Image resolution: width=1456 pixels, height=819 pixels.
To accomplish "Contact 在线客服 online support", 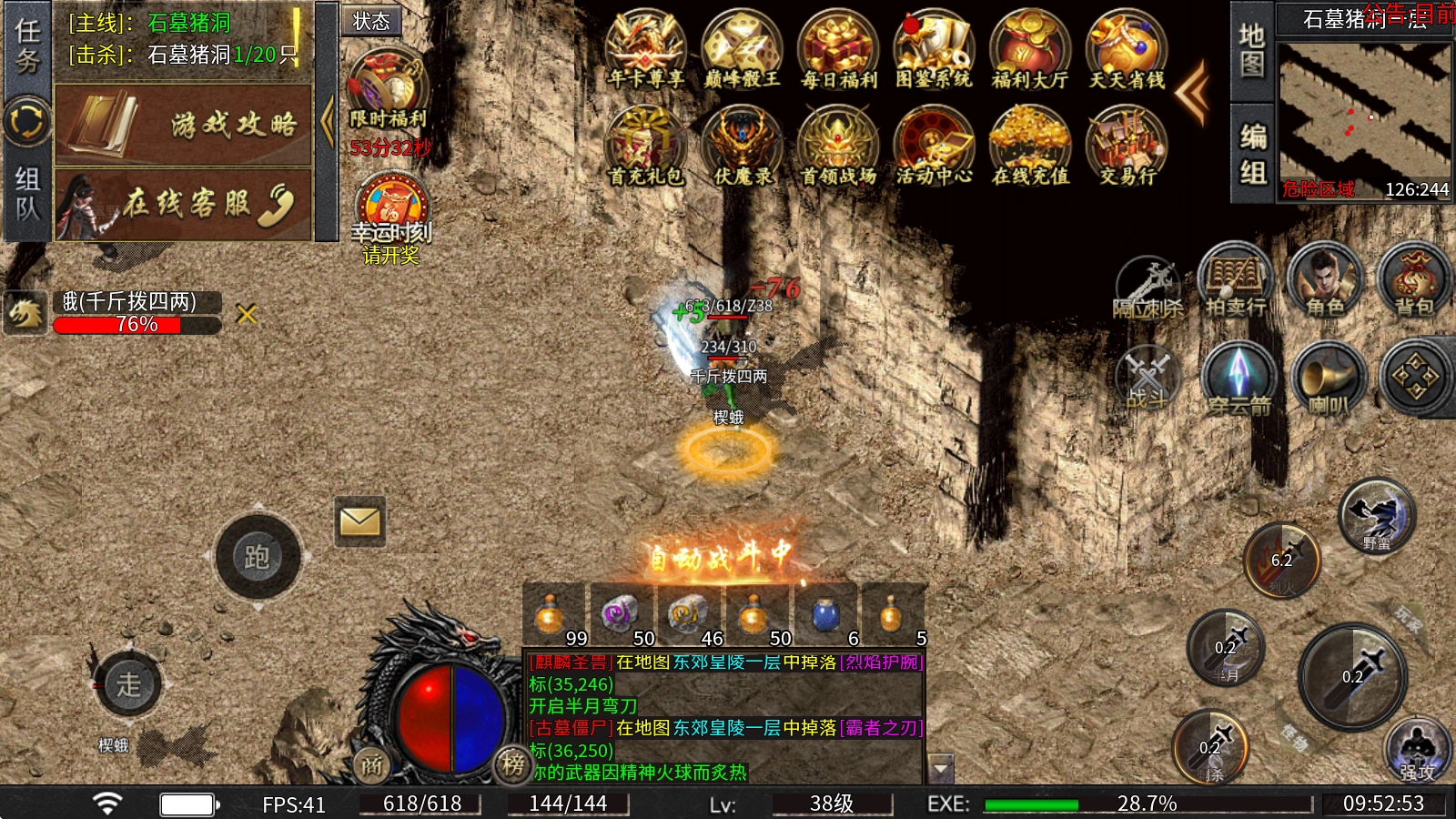I will [x=184, y=204].
